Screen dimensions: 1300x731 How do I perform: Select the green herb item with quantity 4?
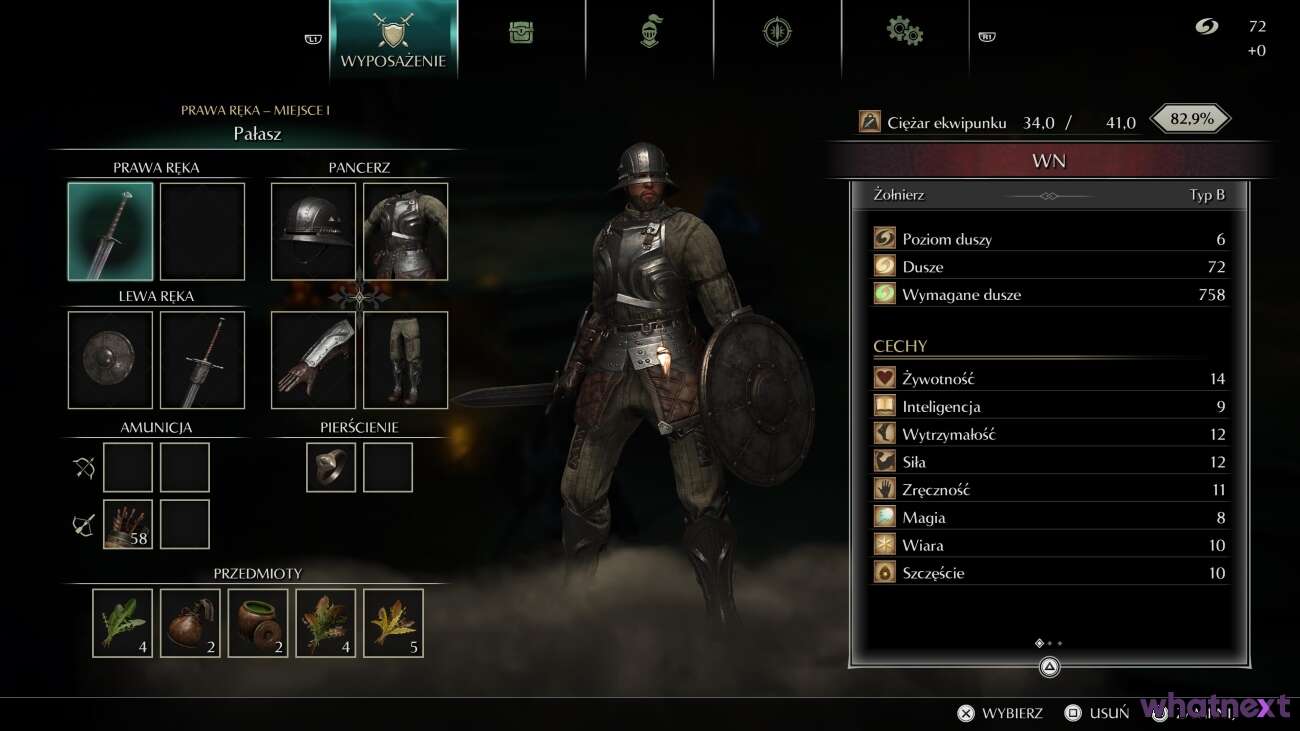[121, 622]
